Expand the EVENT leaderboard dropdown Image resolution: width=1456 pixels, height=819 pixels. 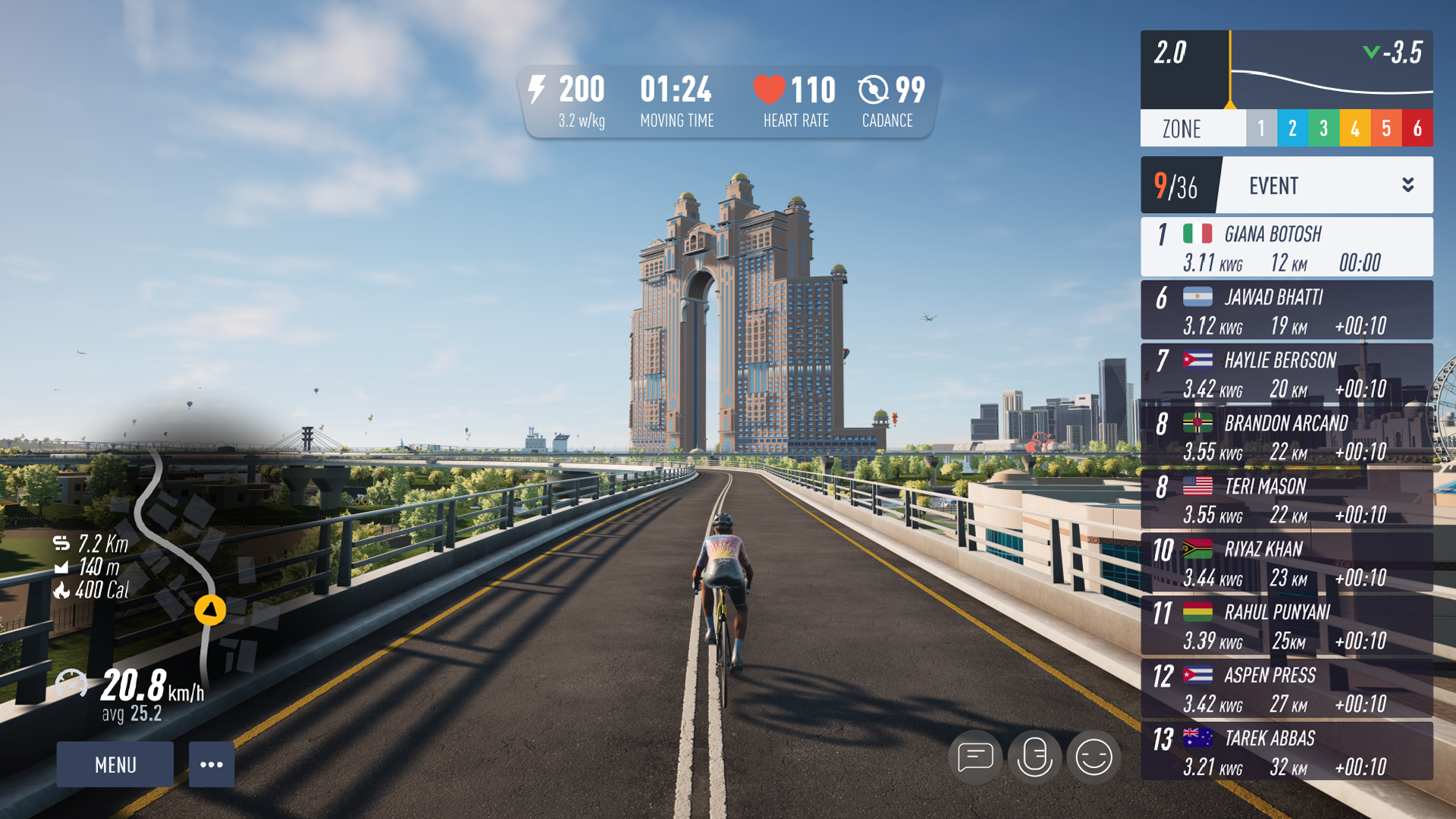[1407, 185]
